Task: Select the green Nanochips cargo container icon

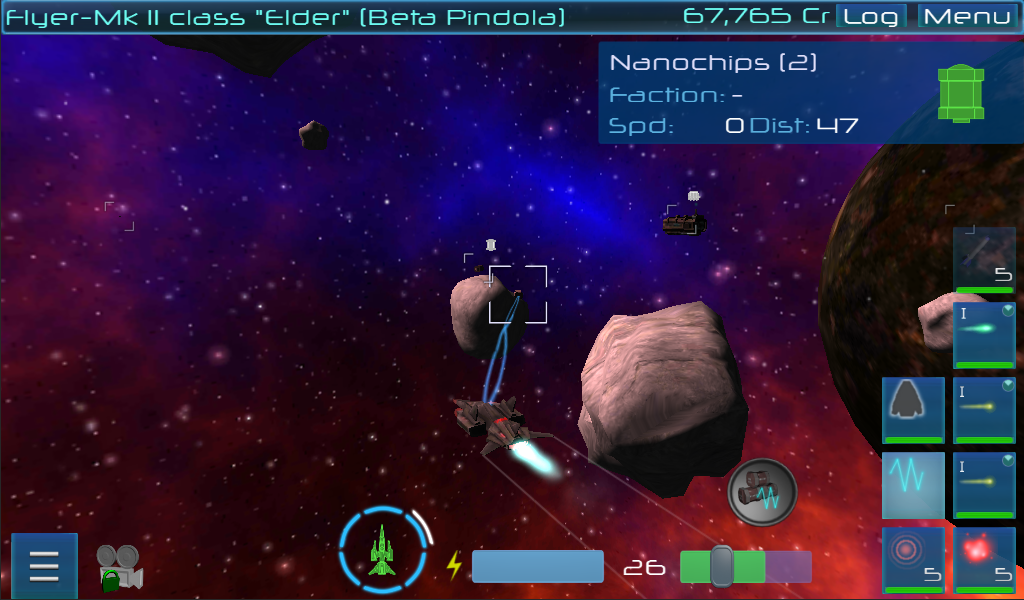Action: [961, 94]
